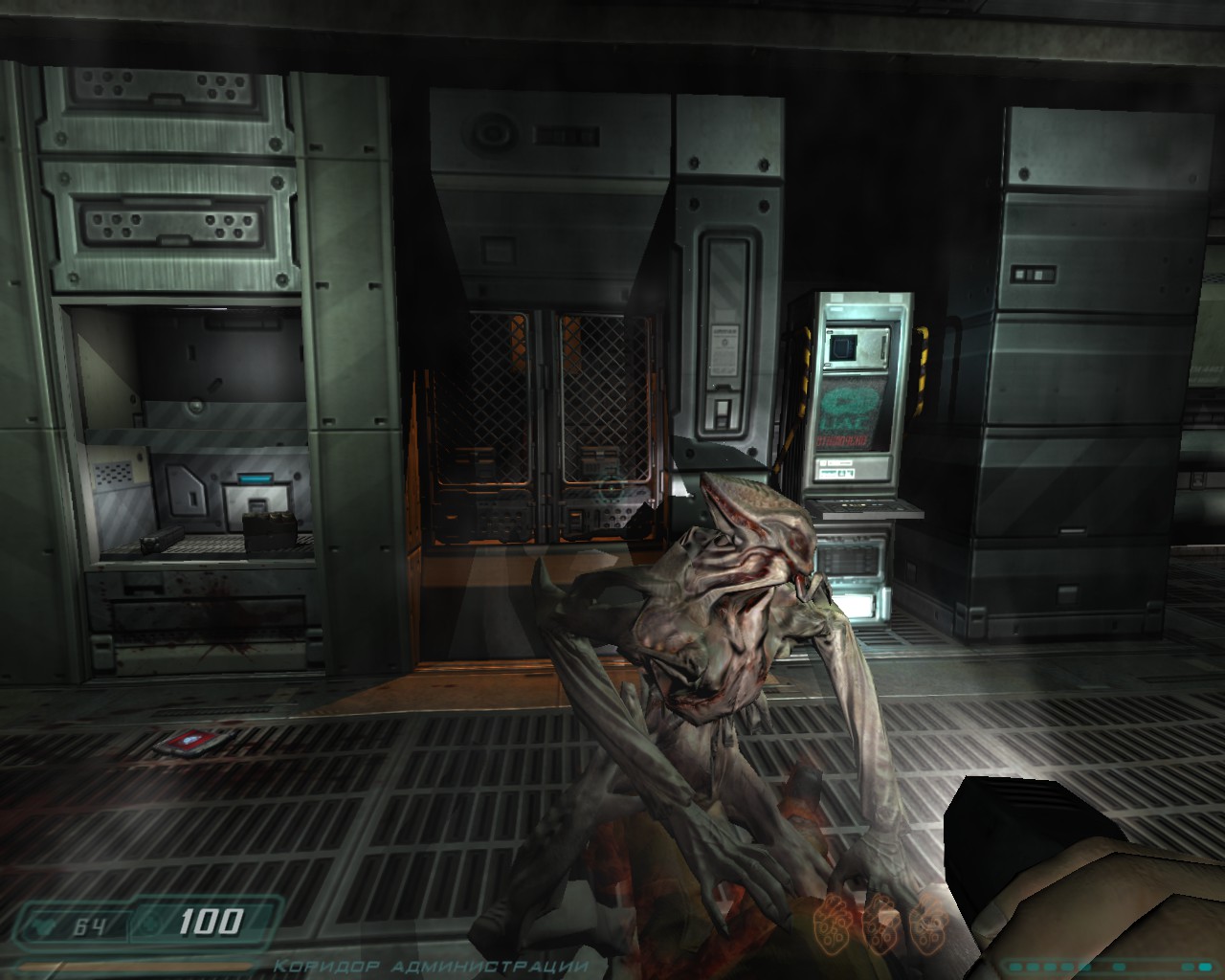1225x980 pixels.
Task: Click the health cross icon beside 100
Action: (x=151, y=924)
